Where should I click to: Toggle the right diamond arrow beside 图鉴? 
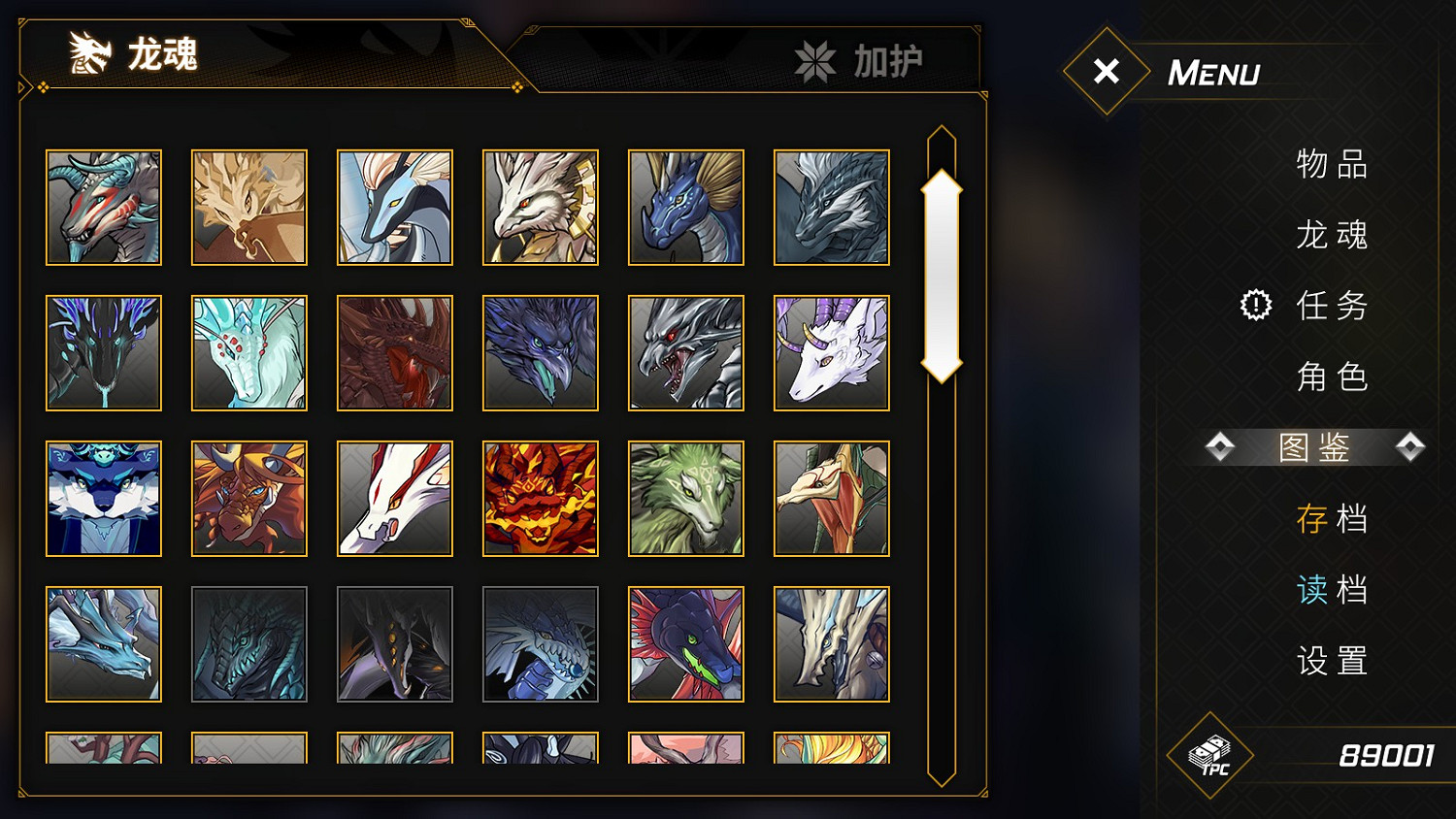click(1408, 447)
